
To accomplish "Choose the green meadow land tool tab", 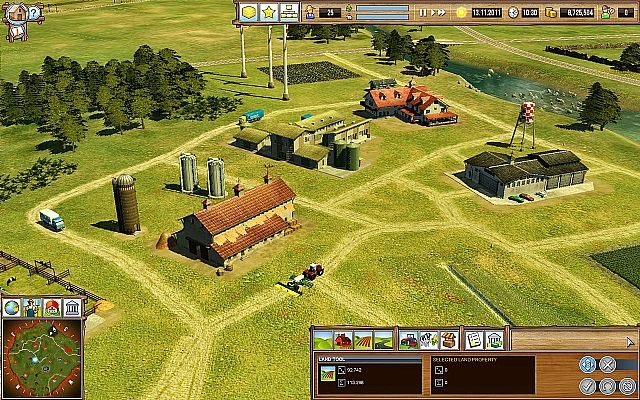I will [x=326, y=340].
